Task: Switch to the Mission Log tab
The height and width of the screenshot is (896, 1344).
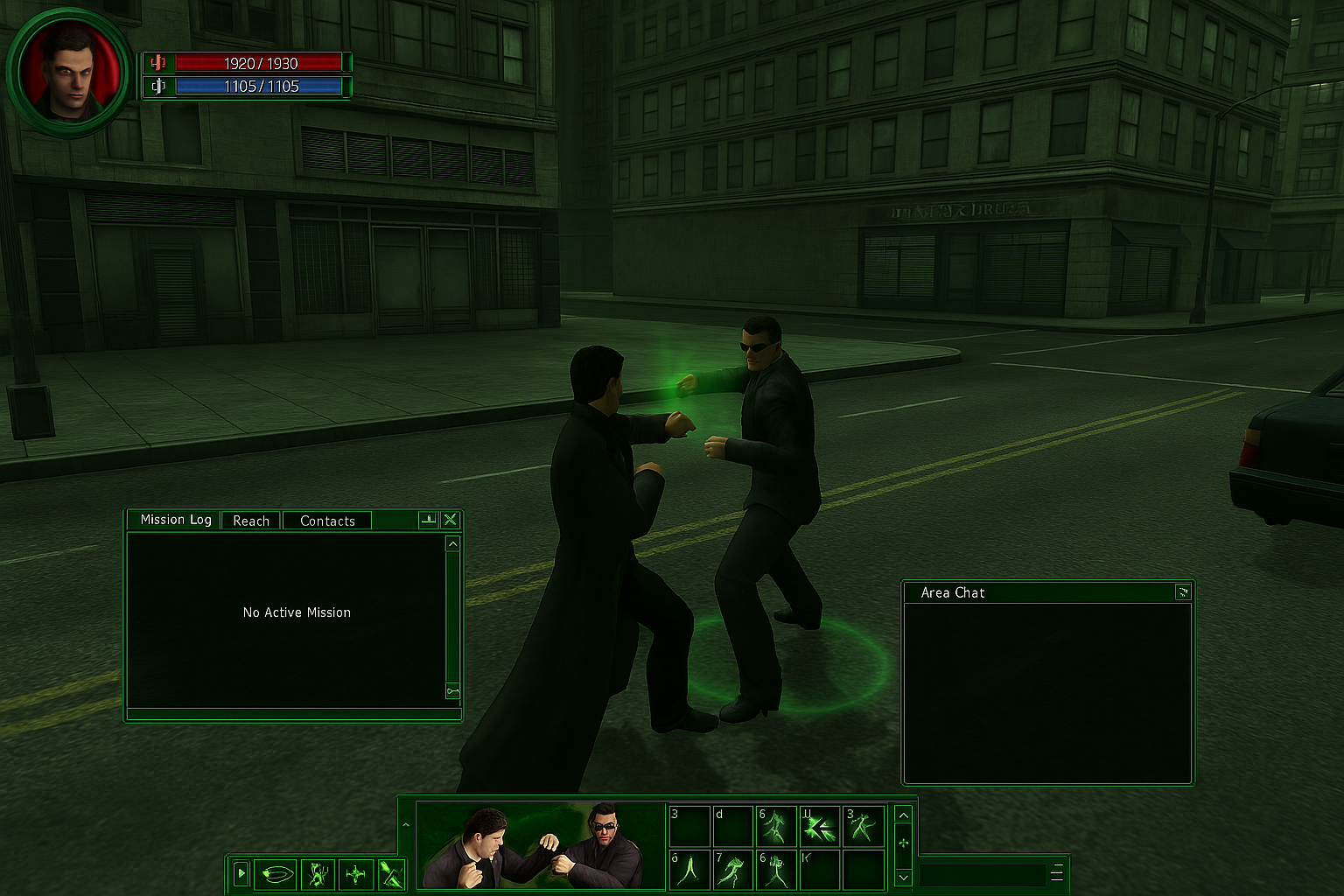Action: click(x=175, y=520)
